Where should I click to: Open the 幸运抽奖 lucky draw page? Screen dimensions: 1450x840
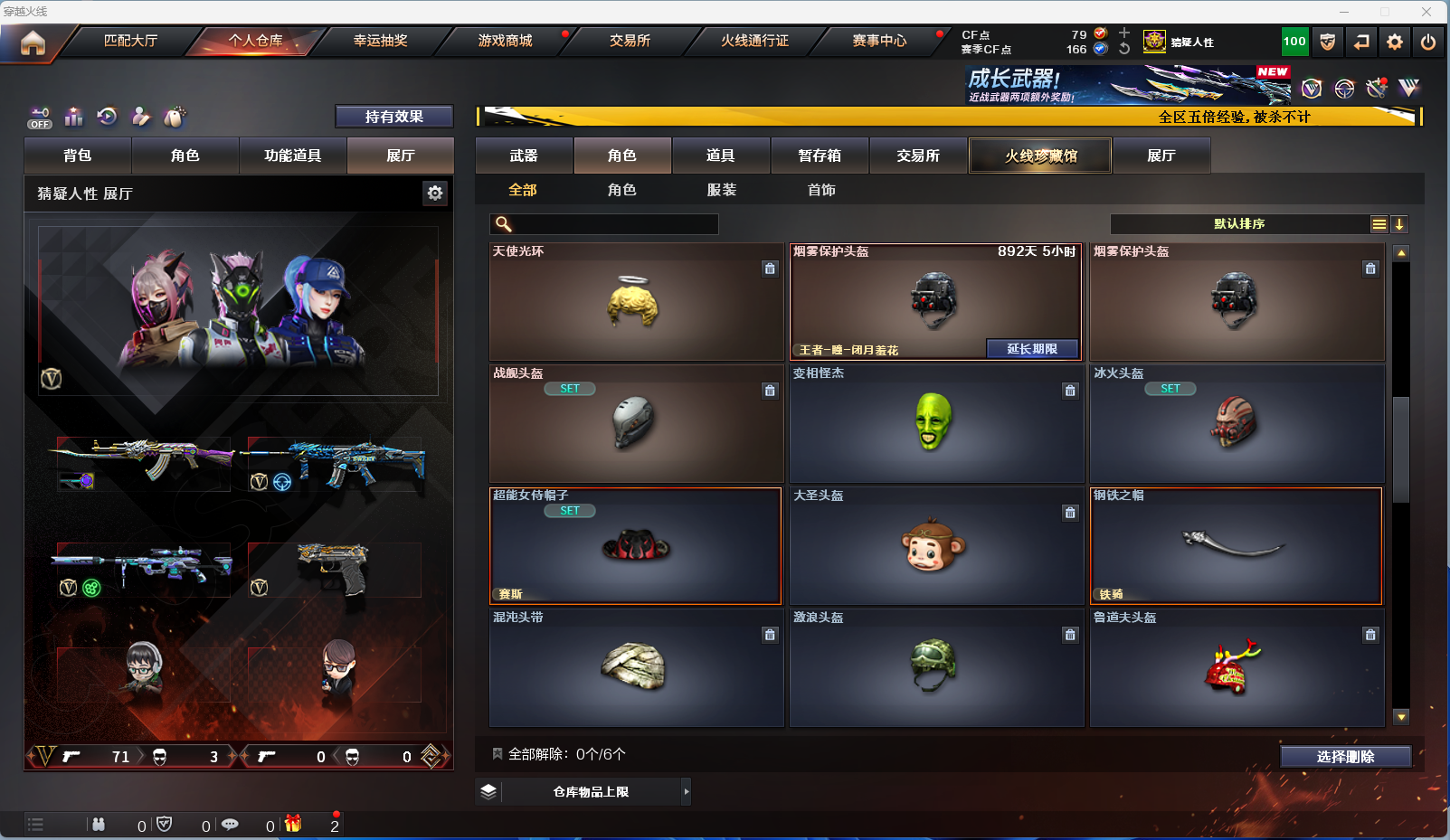coord(380,41)
